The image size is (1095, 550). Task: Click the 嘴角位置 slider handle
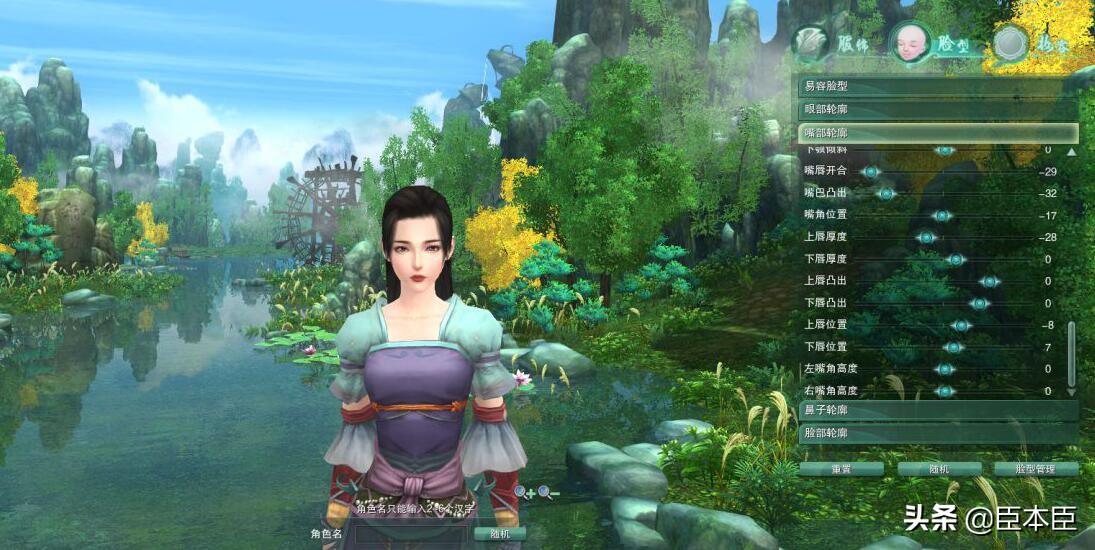point(940,215)
